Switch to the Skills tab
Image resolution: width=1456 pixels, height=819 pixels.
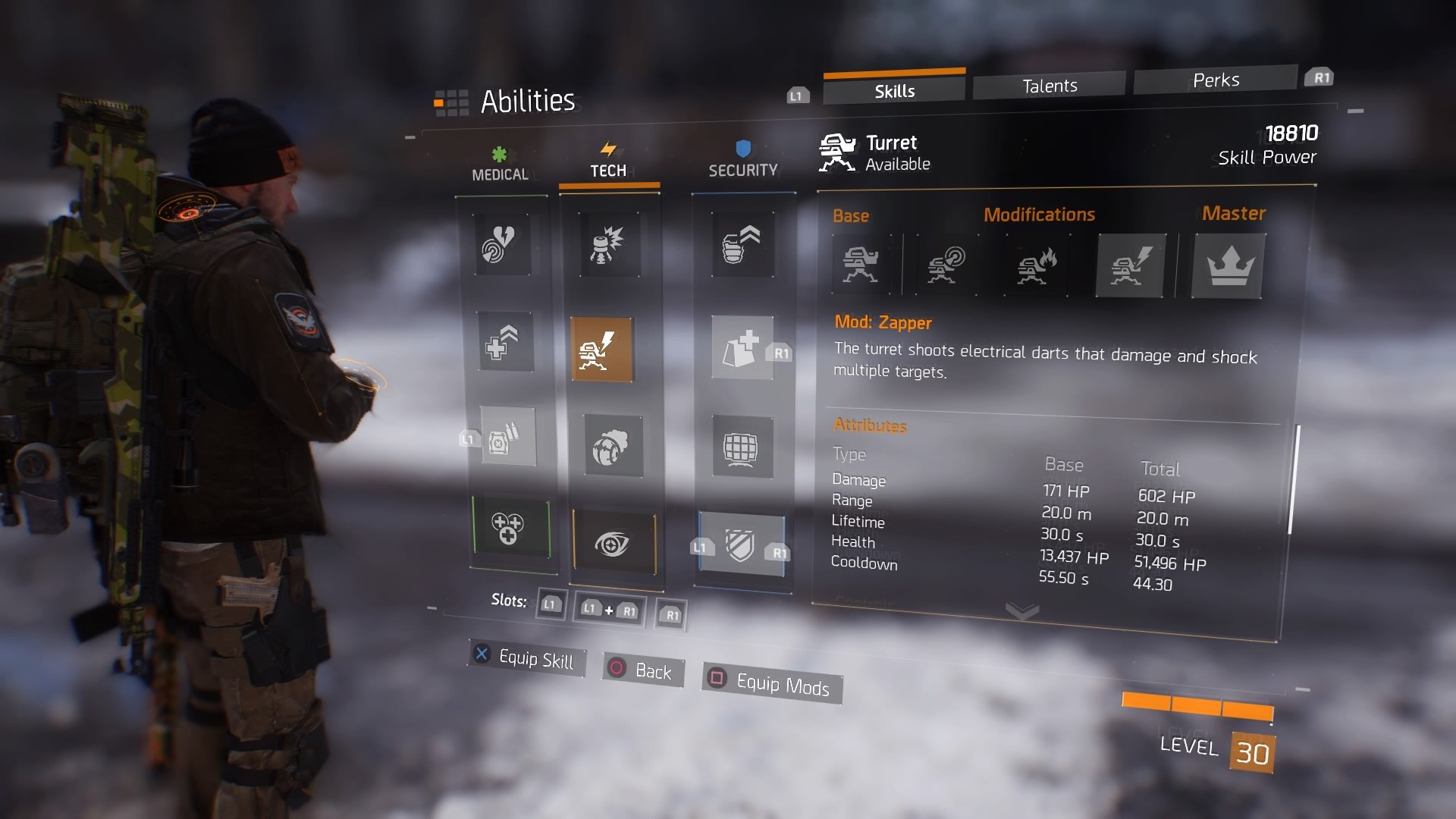894,91
